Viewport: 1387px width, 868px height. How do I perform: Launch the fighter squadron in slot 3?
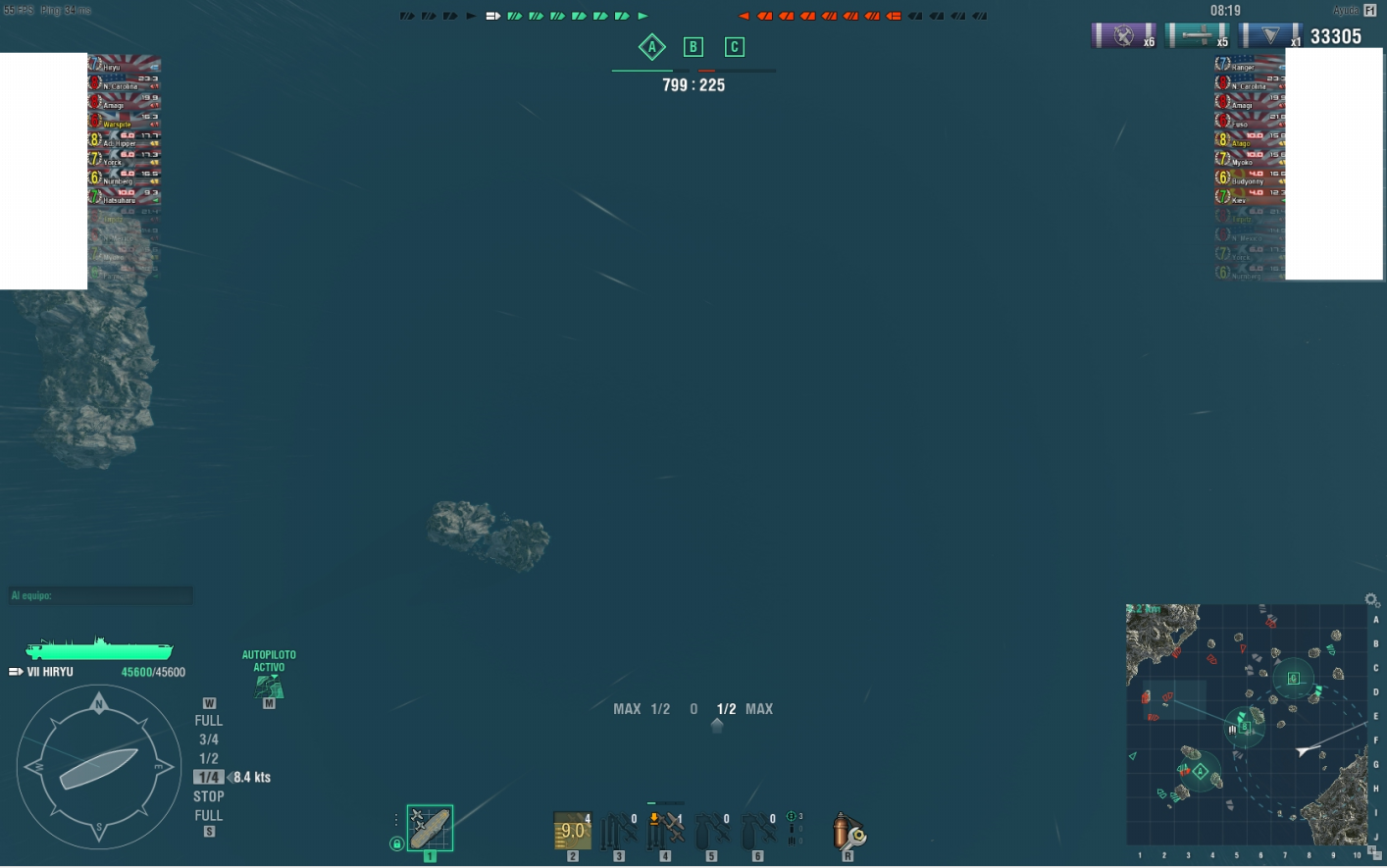click(618, 831)
